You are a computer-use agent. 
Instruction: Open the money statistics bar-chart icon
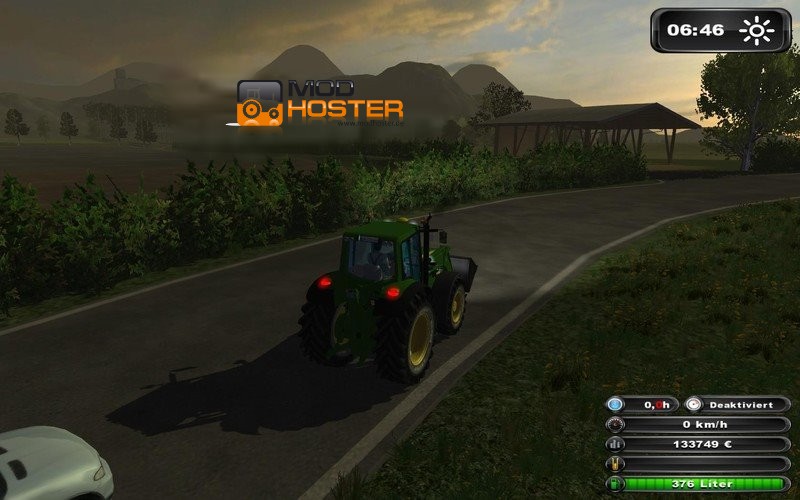[x=615, y=444]
